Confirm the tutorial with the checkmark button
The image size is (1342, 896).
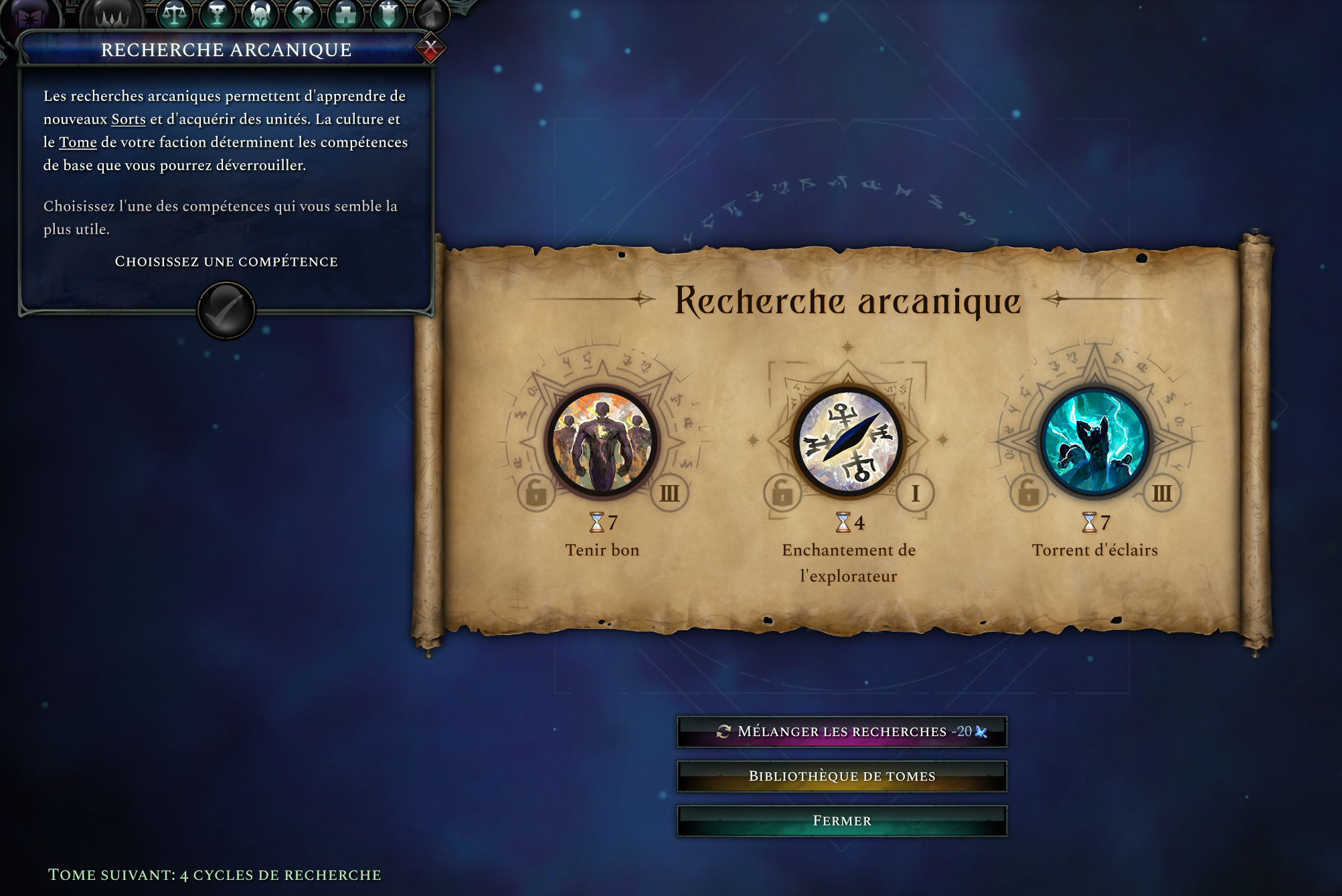[x=226, y=310]
